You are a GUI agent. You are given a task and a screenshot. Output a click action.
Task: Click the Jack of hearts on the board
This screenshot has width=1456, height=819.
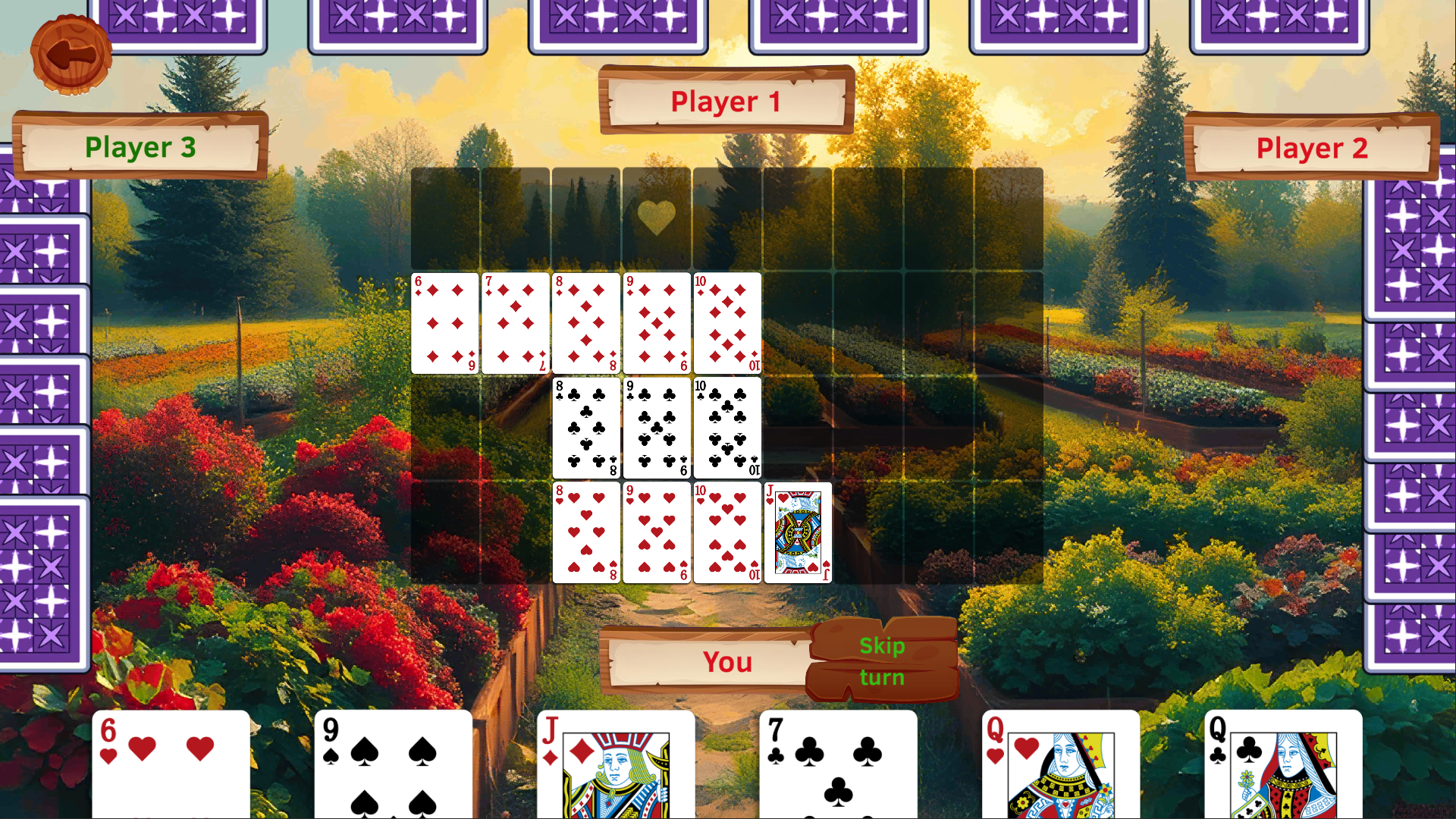point(797,532)
